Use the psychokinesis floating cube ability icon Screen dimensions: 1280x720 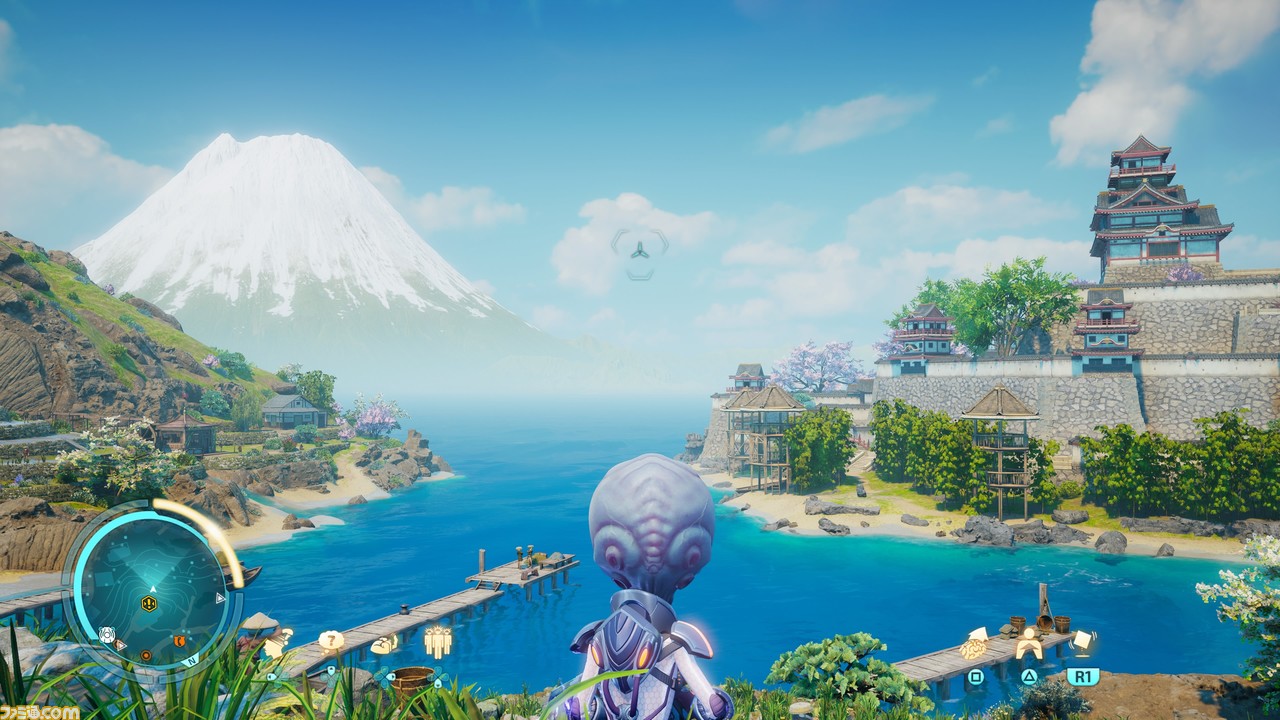1081,640
